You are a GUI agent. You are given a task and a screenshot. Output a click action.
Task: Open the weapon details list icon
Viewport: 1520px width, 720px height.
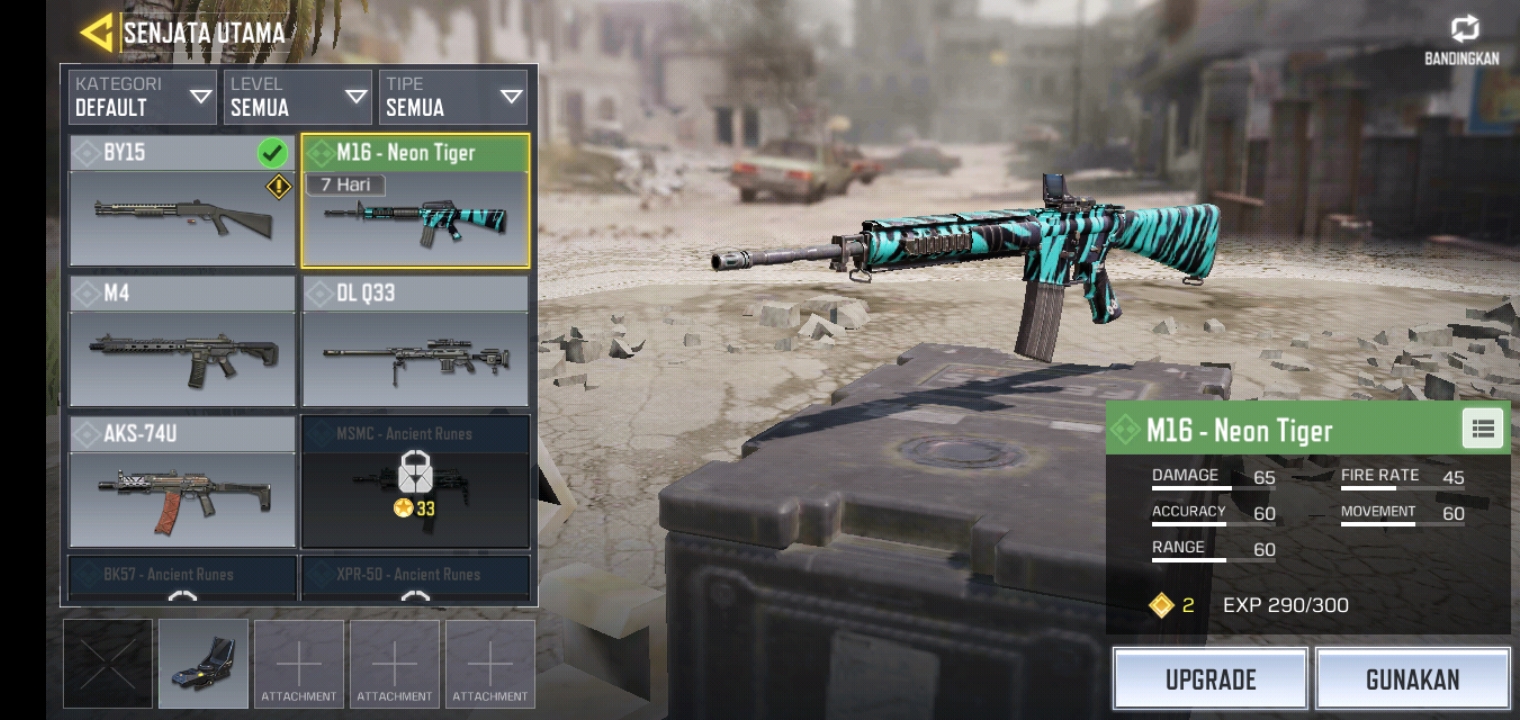coord(1482,429)
